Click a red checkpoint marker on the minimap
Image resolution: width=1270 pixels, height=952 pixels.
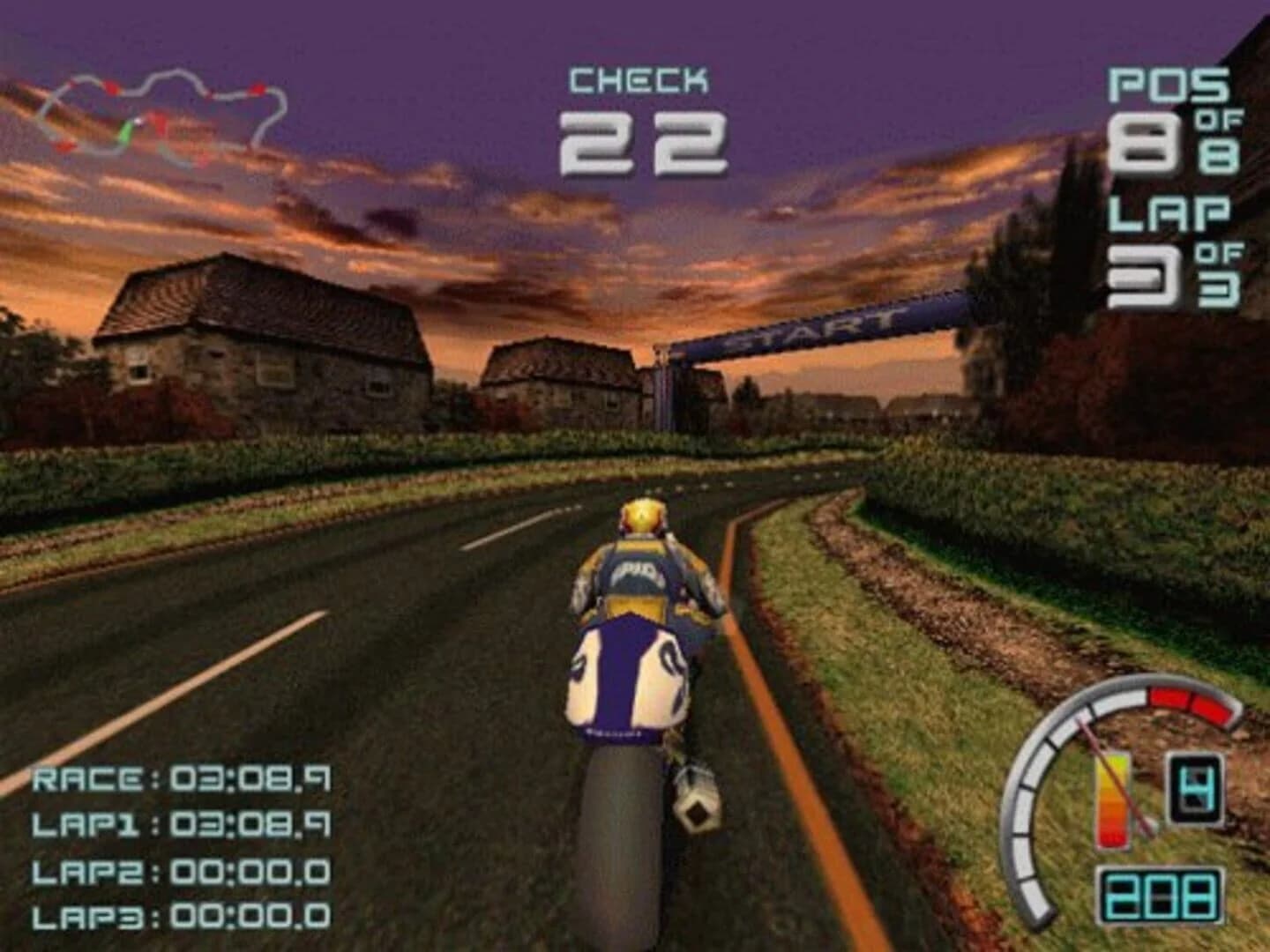coord(113,86)
